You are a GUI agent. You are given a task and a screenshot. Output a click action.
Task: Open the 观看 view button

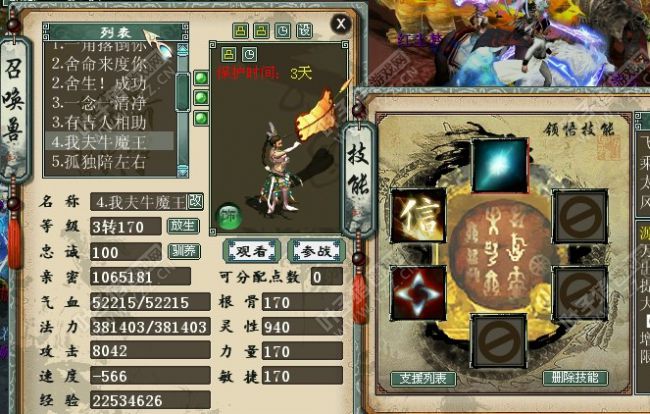pyautogui.click(x=249, y=250)
